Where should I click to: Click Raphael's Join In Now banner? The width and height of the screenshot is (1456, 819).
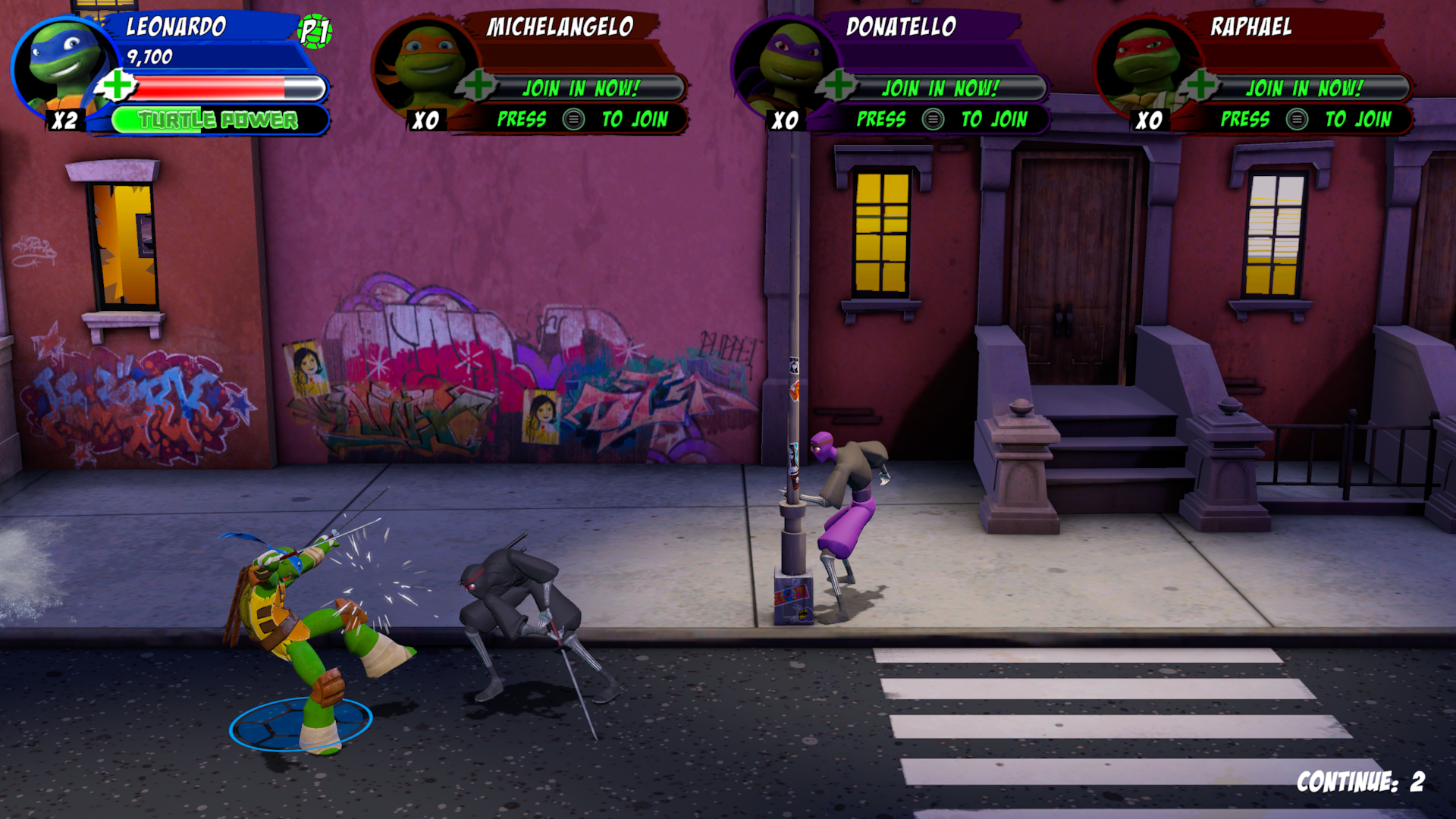[1304, 88]
